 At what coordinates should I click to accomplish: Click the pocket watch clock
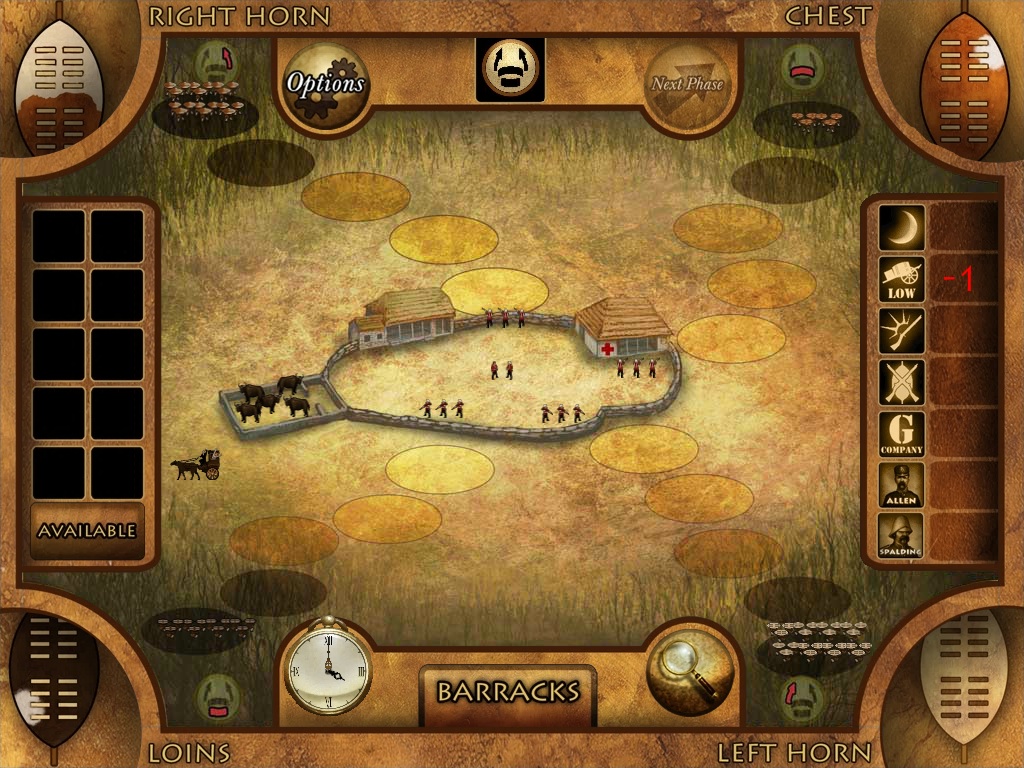(329, 664)
